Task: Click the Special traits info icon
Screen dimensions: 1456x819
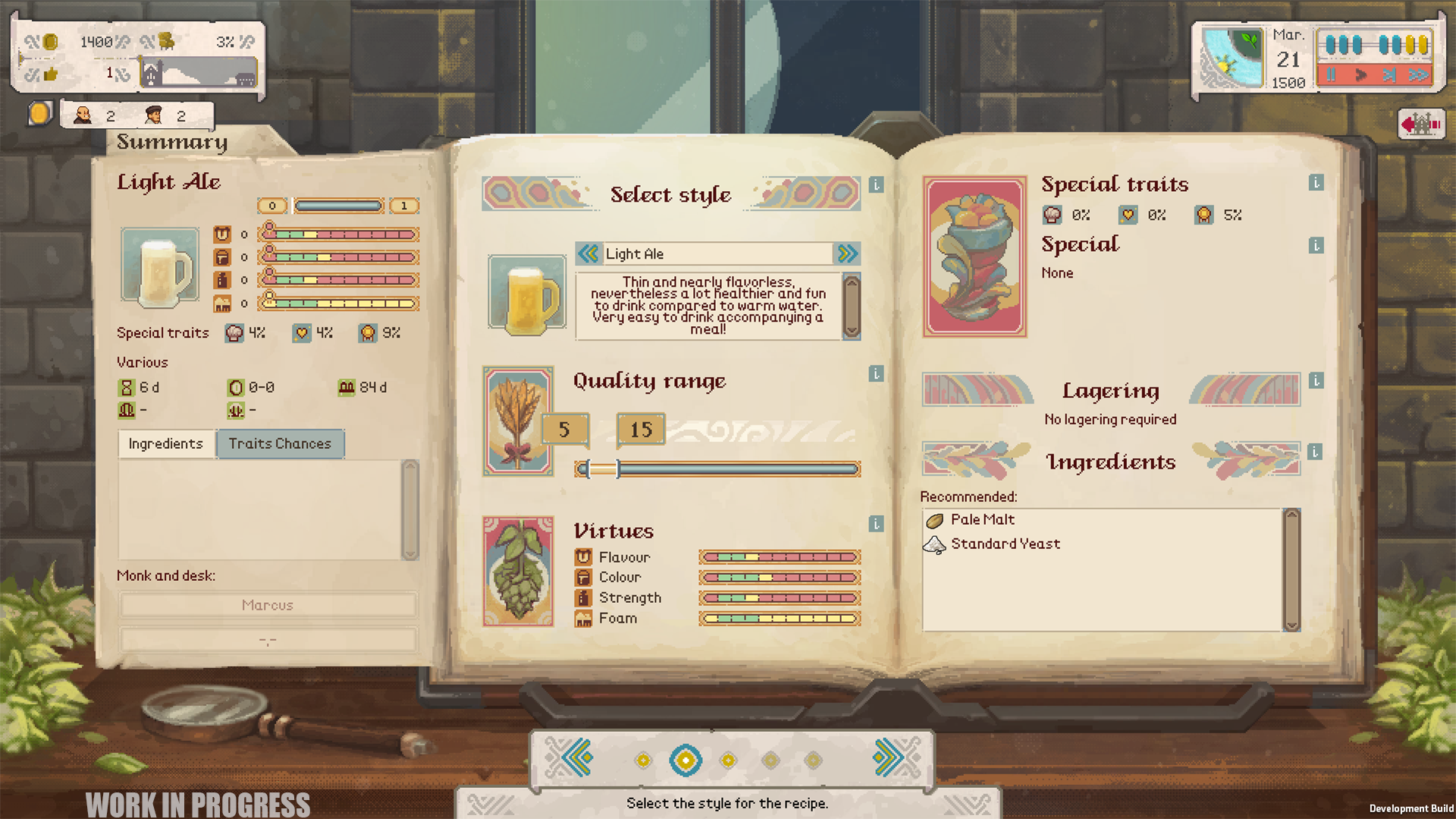Action: [x=1315, y=182]
